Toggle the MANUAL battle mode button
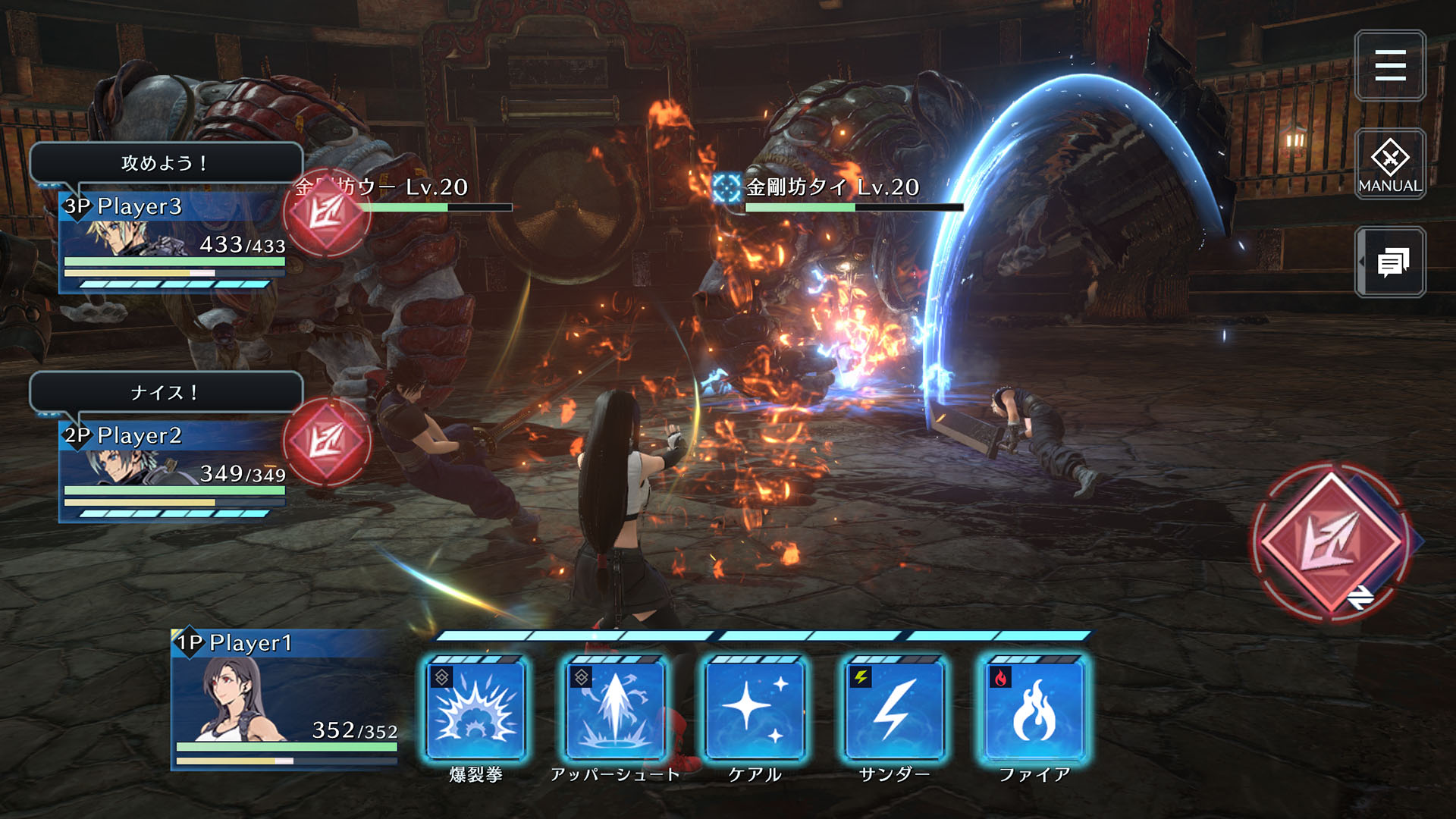Viewport: 1456px width, 819px height. [1389, 164]
